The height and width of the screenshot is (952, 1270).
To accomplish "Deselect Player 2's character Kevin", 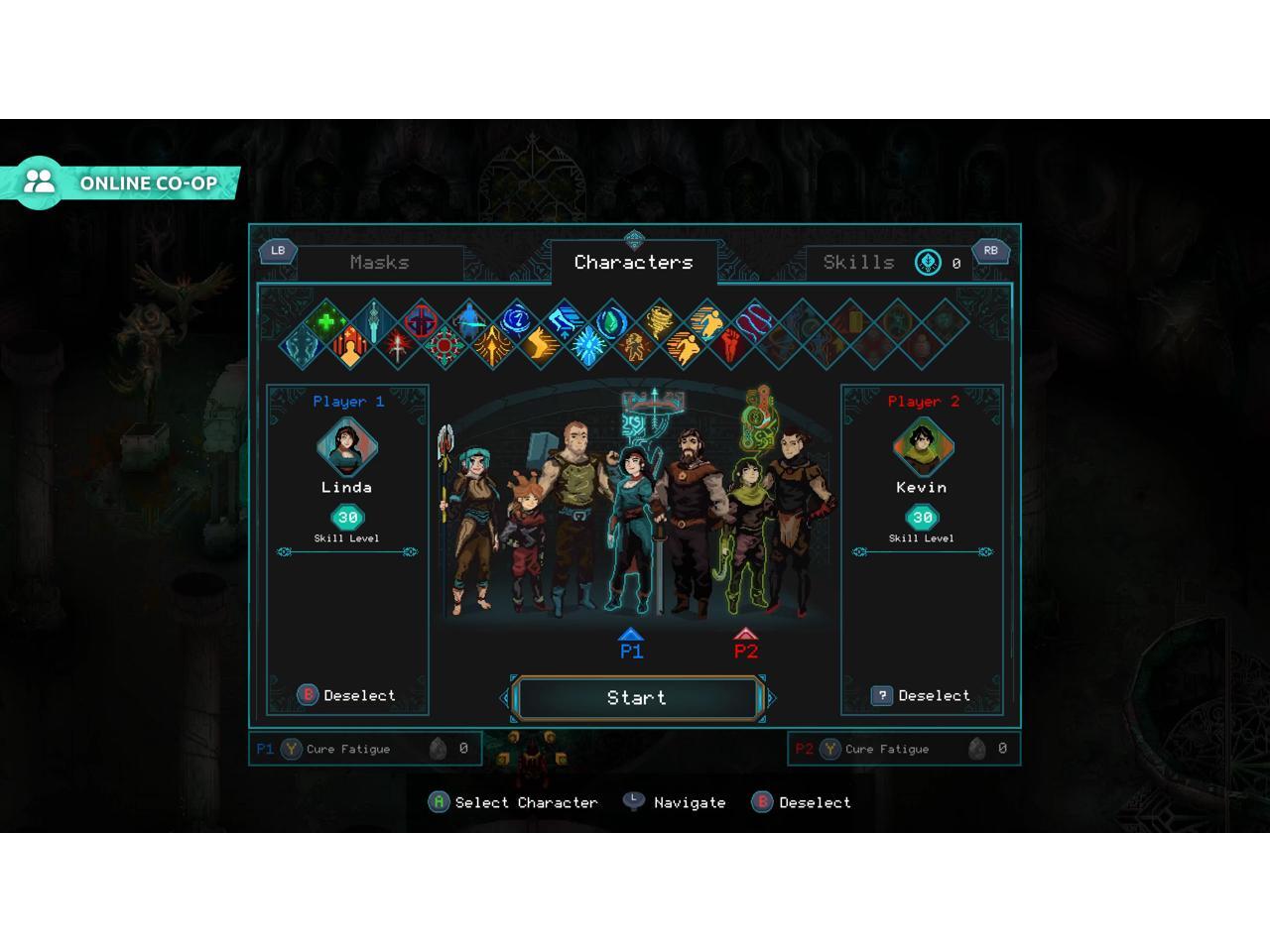I will coord(922,695).
